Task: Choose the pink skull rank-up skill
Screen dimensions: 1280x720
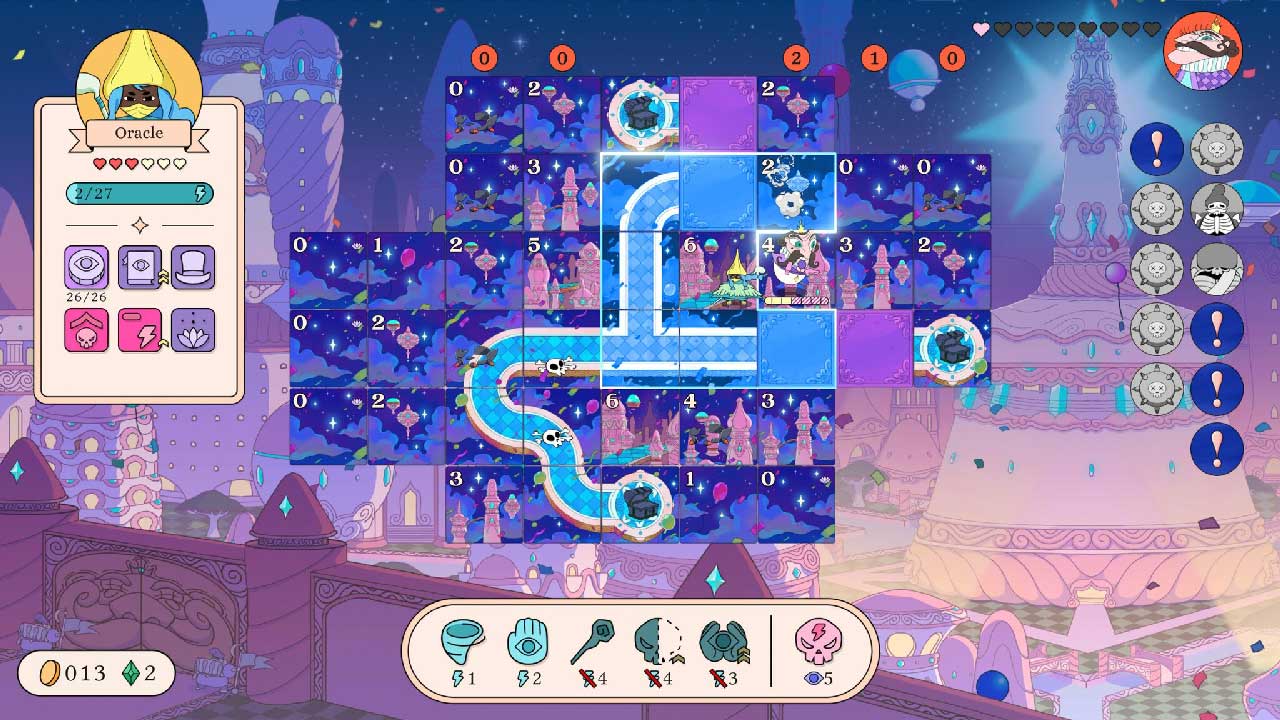Action: (86, 330)
